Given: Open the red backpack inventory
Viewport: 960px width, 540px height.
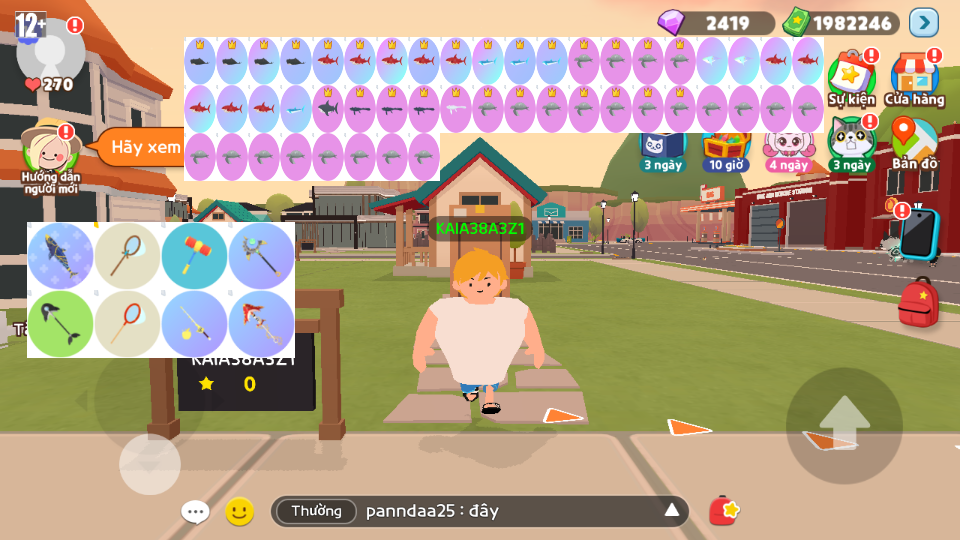Looking at the screenshot, I should tap(918, 303).
